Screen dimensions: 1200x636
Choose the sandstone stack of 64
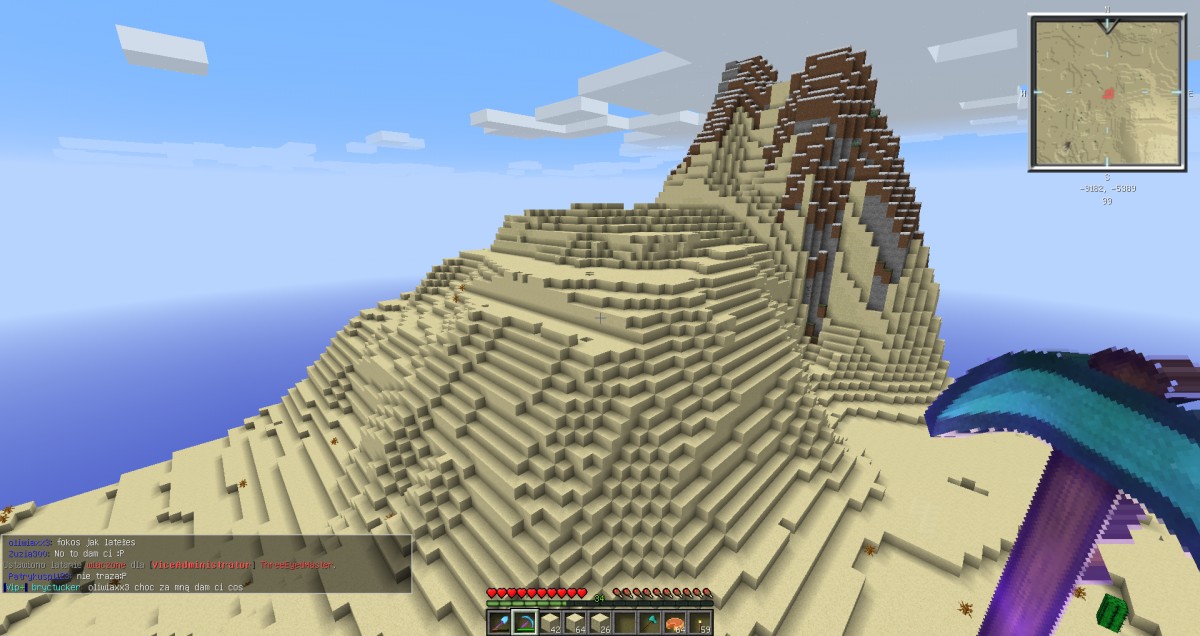pos(575,623)
